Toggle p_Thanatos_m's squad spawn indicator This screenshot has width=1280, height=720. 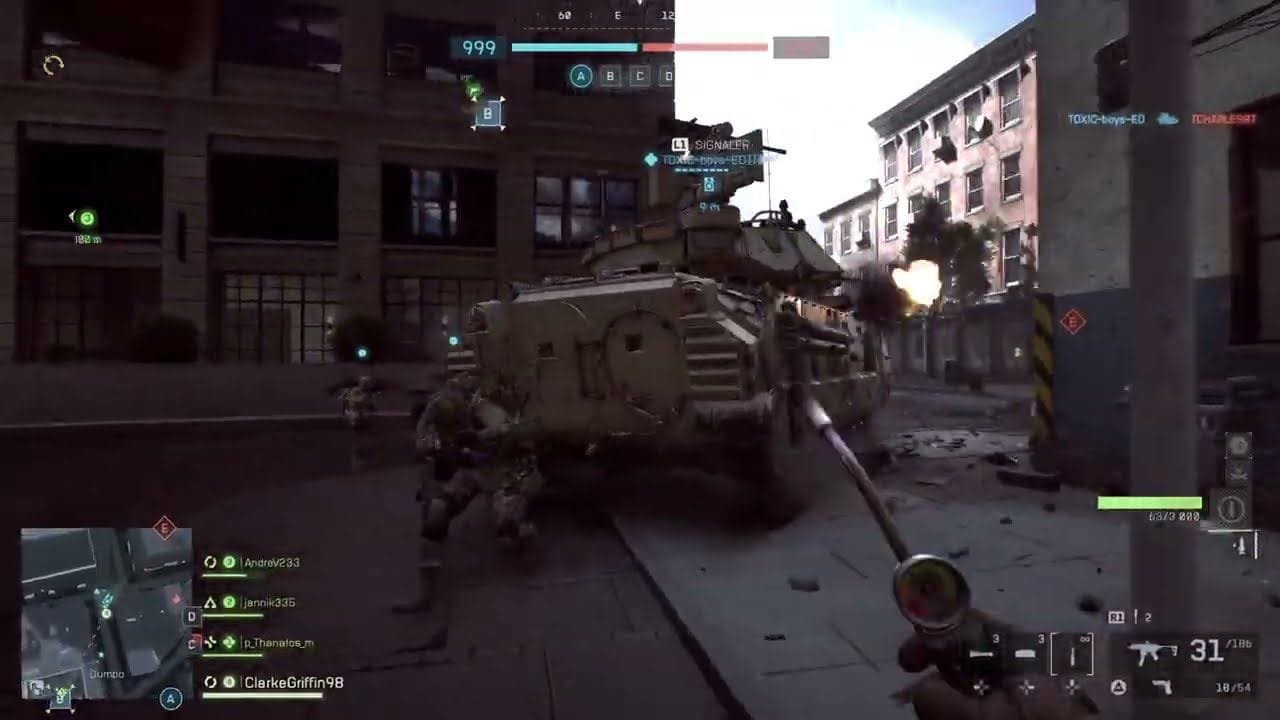228,643
